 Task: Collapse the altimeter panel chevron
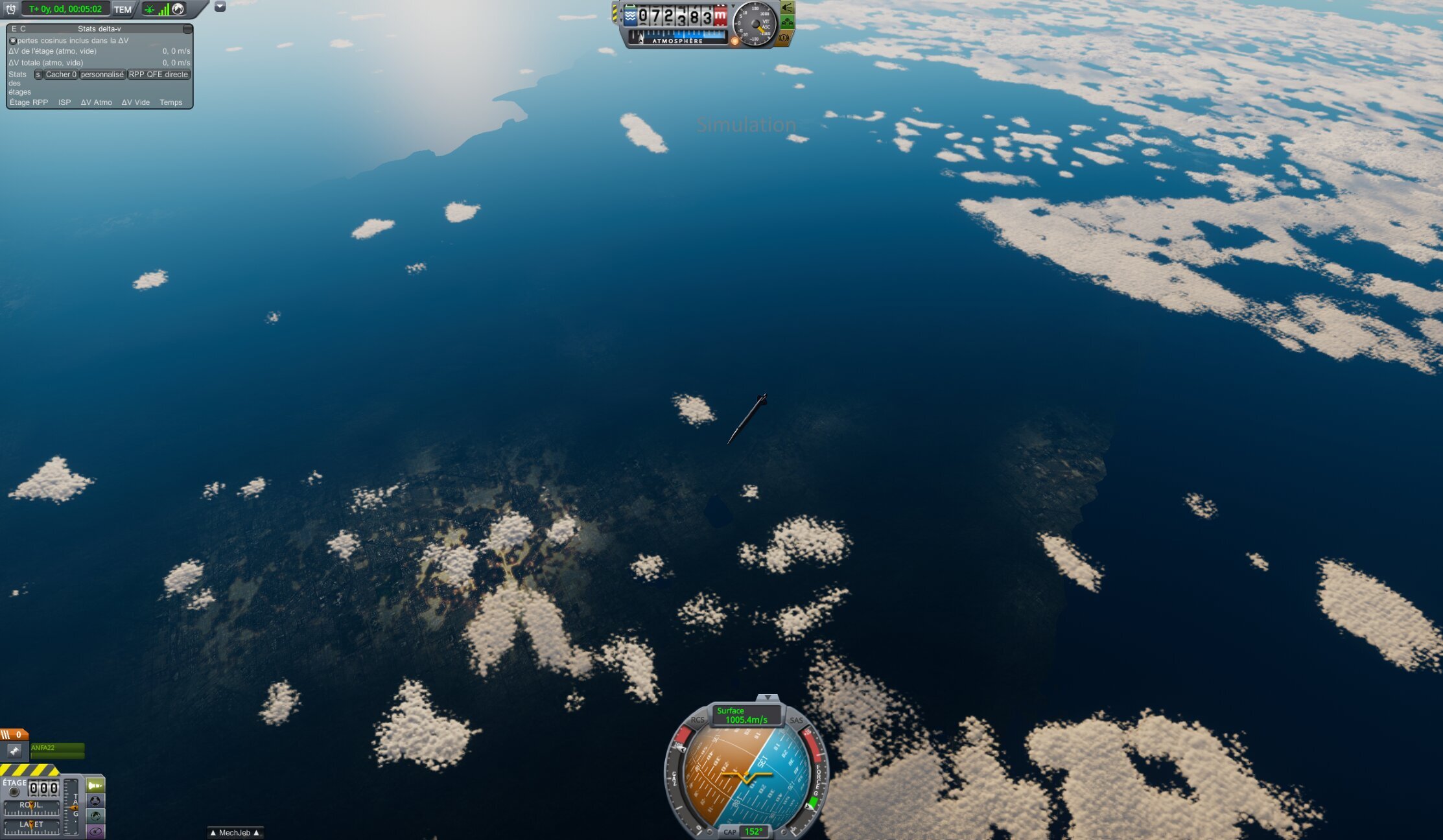pyautogui.click(x=733, y=6)
